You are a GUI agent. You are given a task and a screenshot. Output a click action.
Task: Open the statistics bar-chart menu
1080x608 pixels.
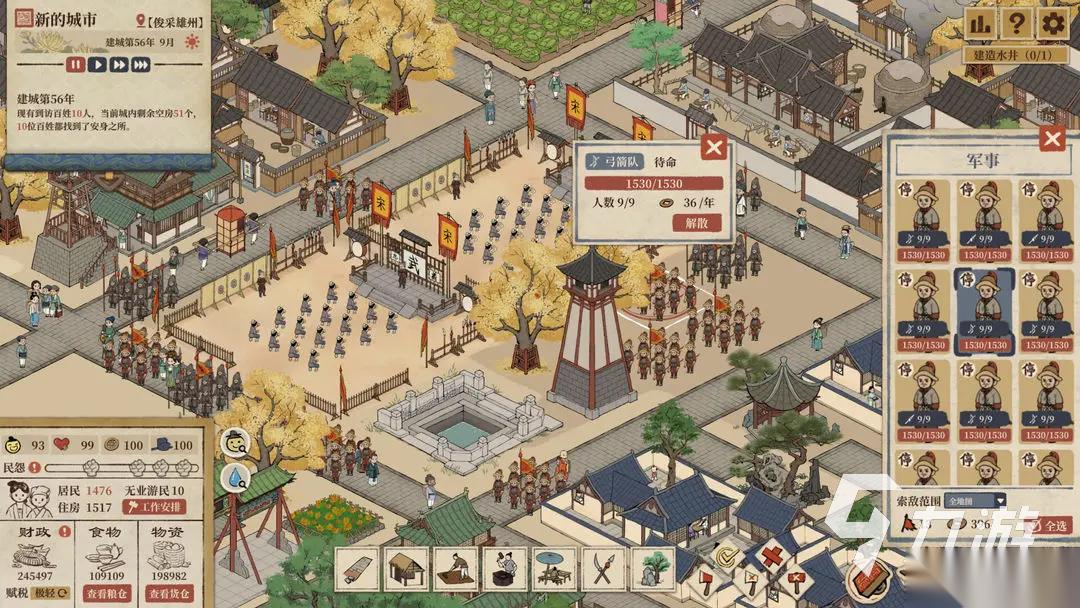(980, 23)
